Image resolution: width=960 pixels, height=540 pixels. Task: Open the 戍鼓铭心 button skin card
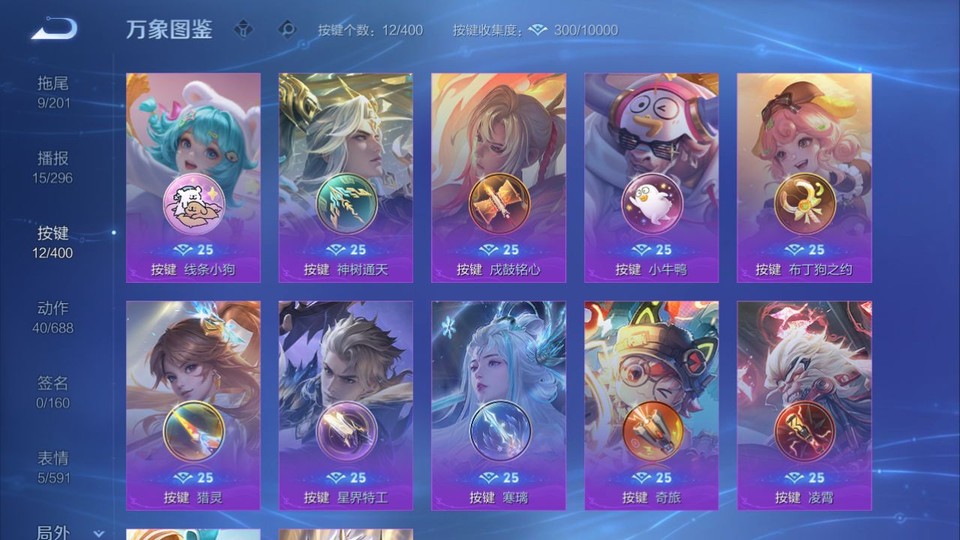(x=499, y=177)
